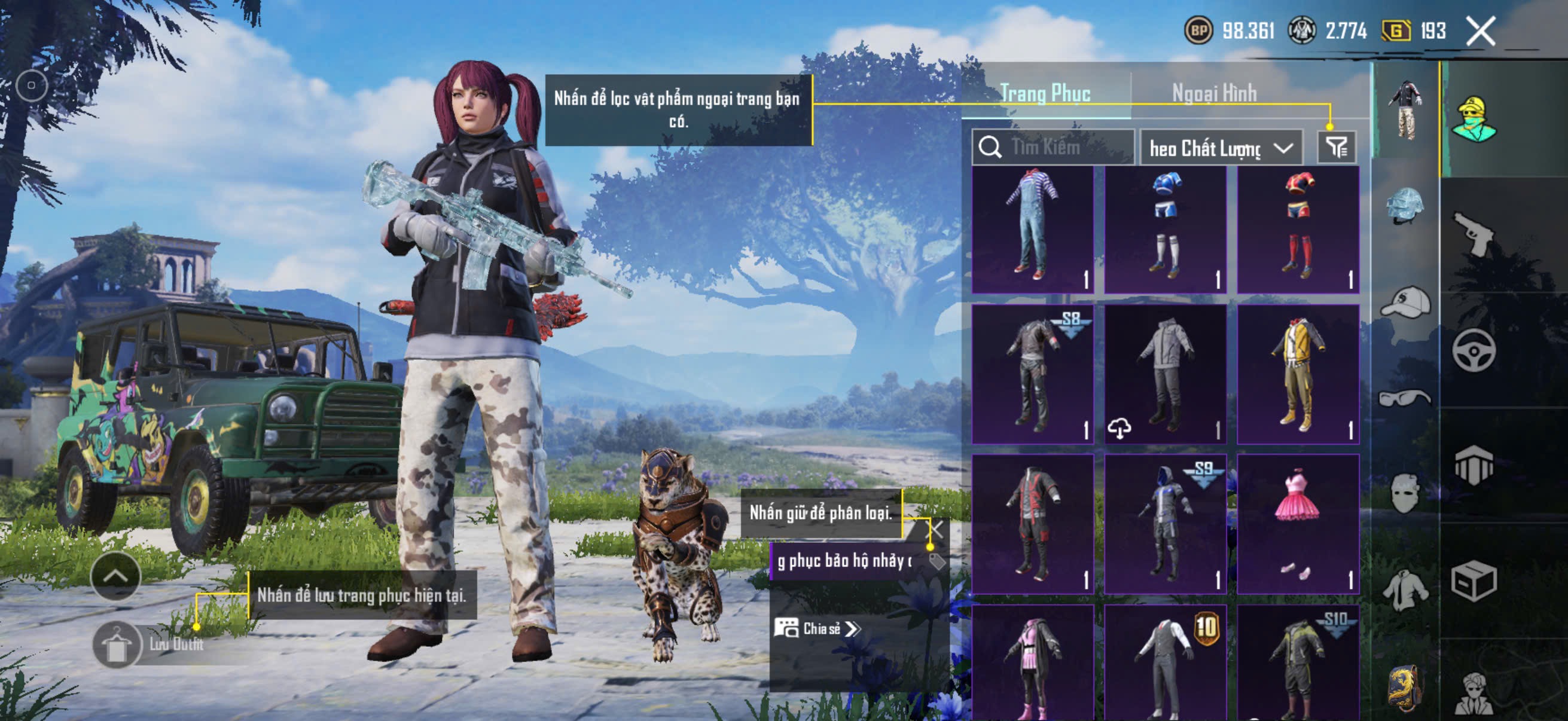Select the pink tutu dress outfit
Viewport: 1568px width, 721px height.
(x=1298, y=523)
